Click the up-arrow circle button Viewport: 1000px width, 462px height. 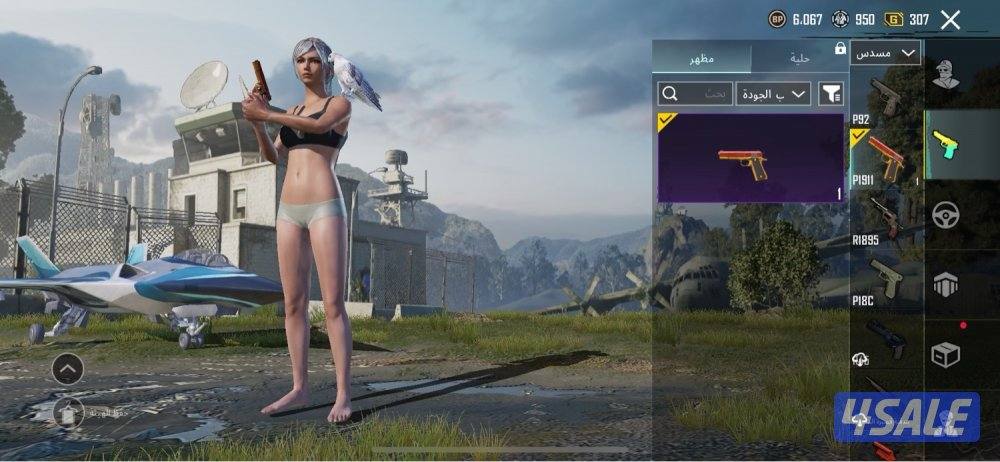point(67,369)
